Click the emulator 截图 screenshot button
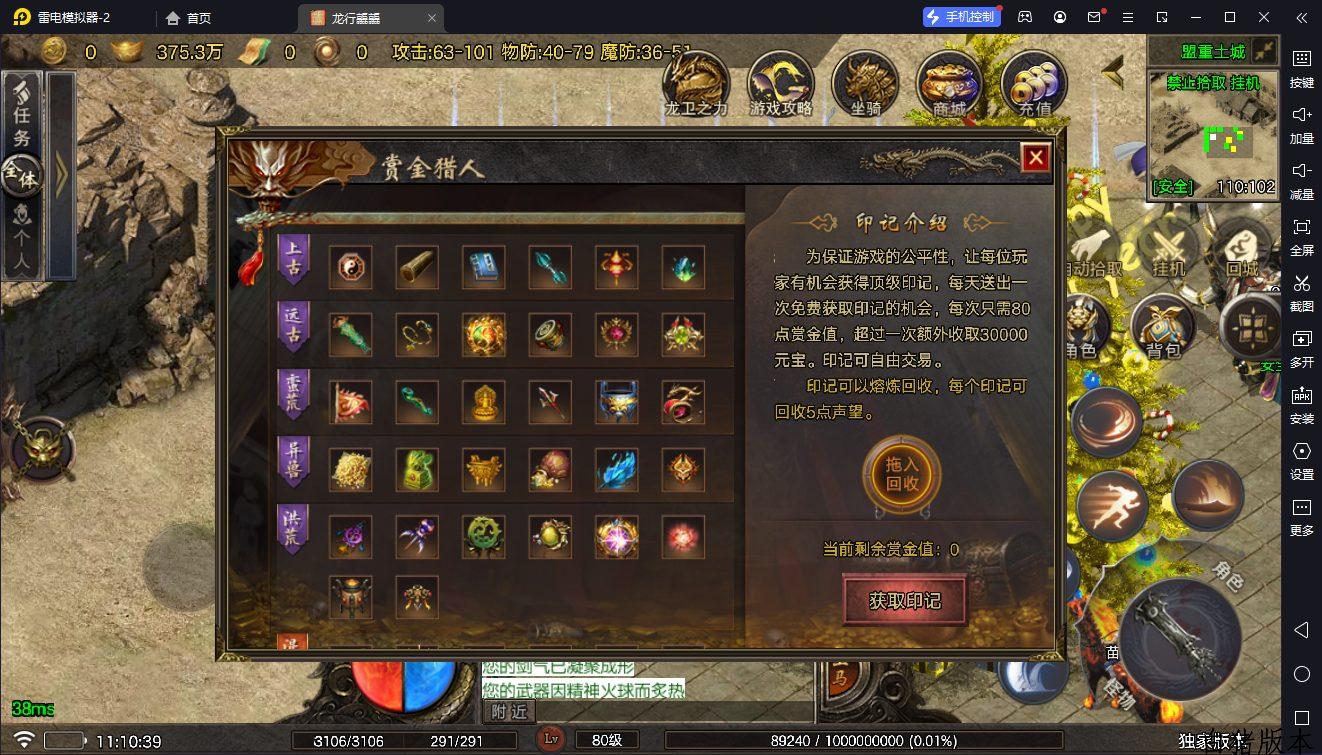 [x=1301, y=292]
